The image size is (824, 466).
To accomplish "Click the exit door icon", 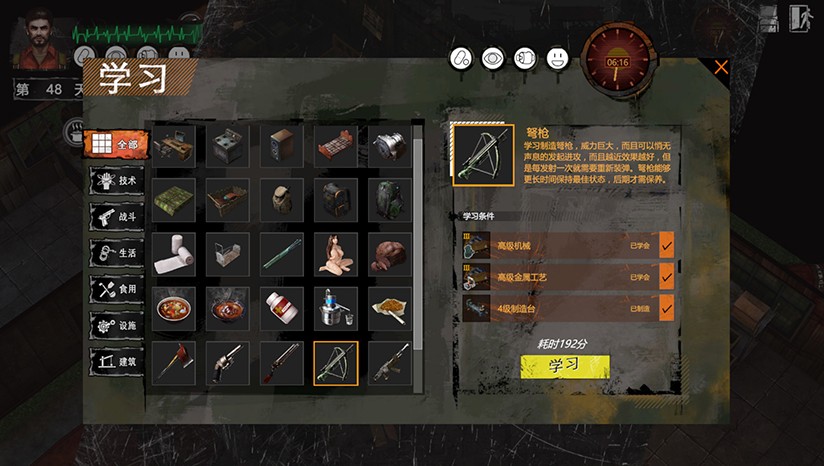I will pyautogui.click(x=798, y=18).
